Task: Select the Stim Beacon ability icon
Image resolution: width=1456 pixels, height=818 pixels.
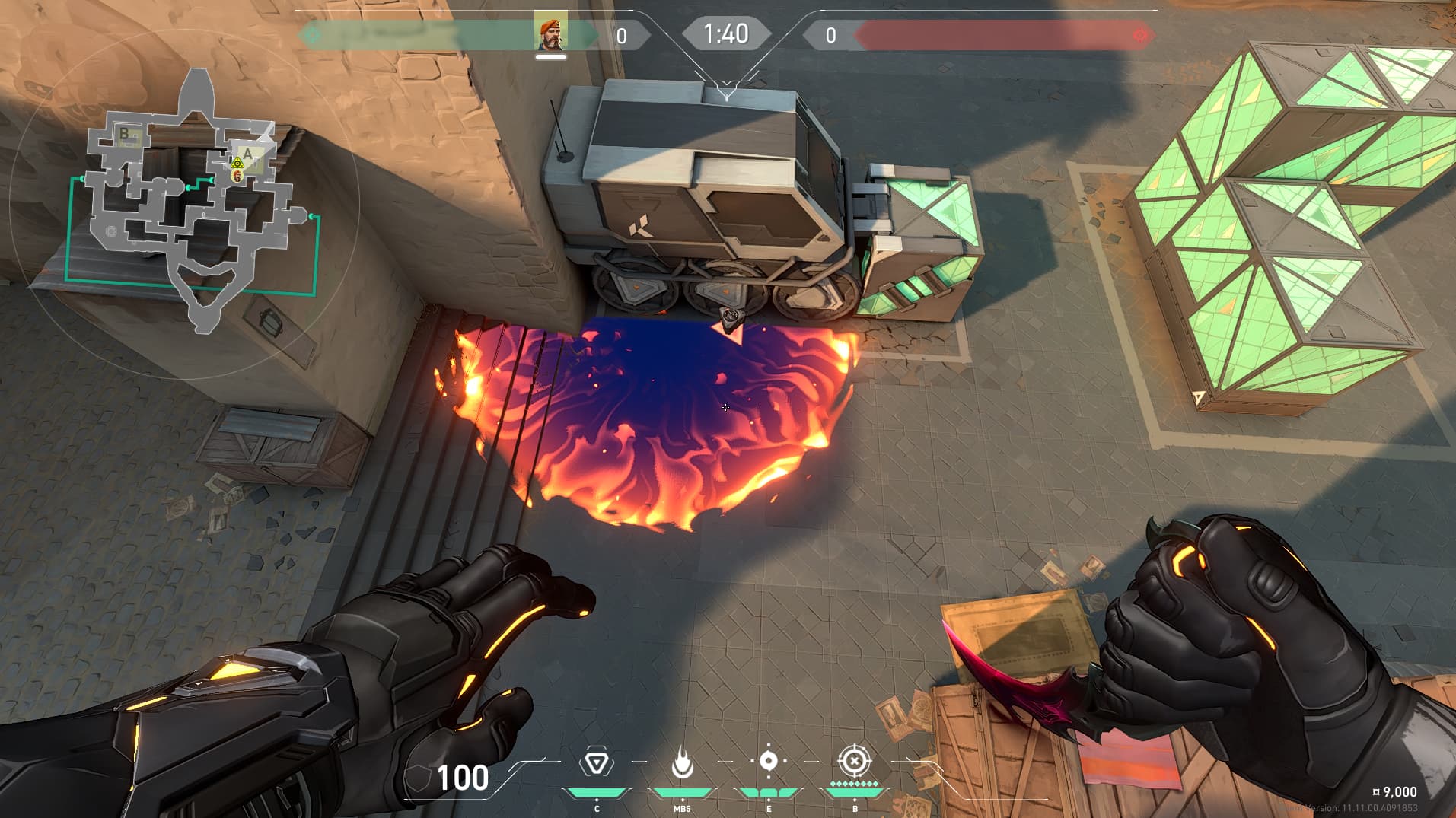Action: [x=596, y=762]
